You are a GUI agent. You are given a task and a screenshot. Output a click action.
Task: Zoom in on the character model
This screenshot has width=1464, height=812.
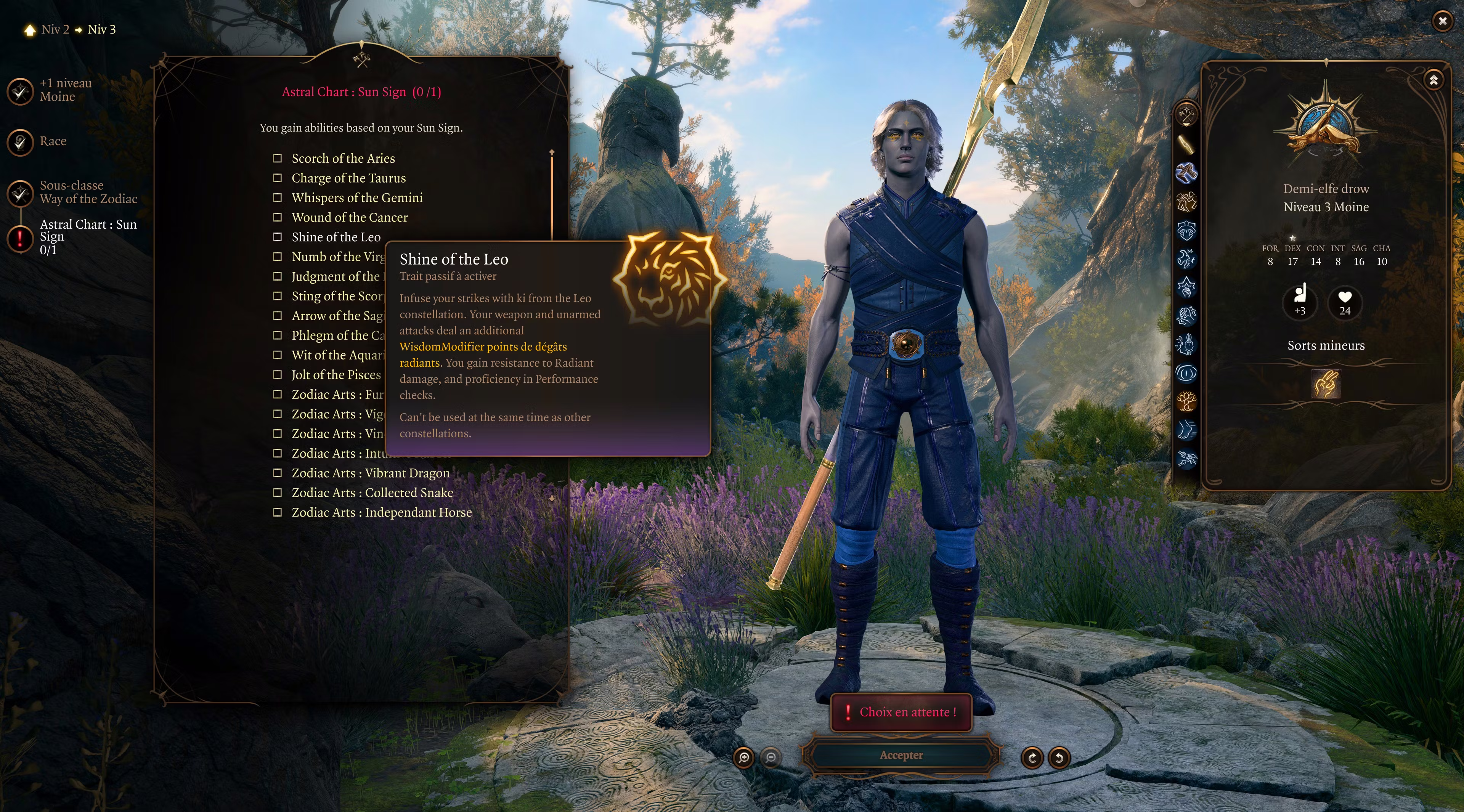click(744, 757)
